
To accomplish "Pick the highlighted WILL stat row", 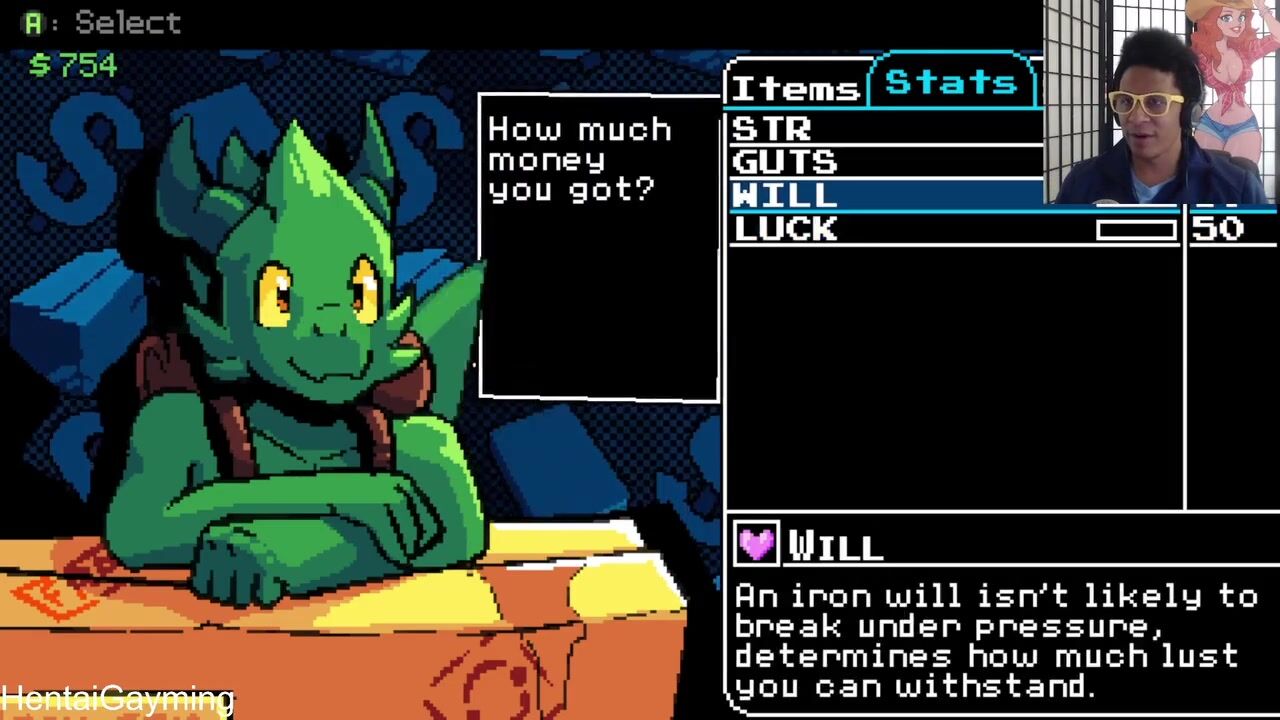I will [880, 195].
